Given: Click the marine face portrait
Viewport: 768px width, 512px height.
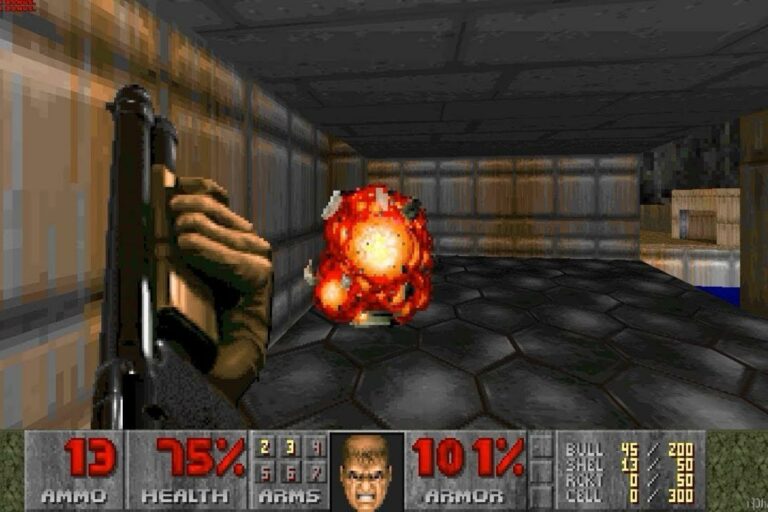Looking at the screenshot, I should [x=366, y=471].
